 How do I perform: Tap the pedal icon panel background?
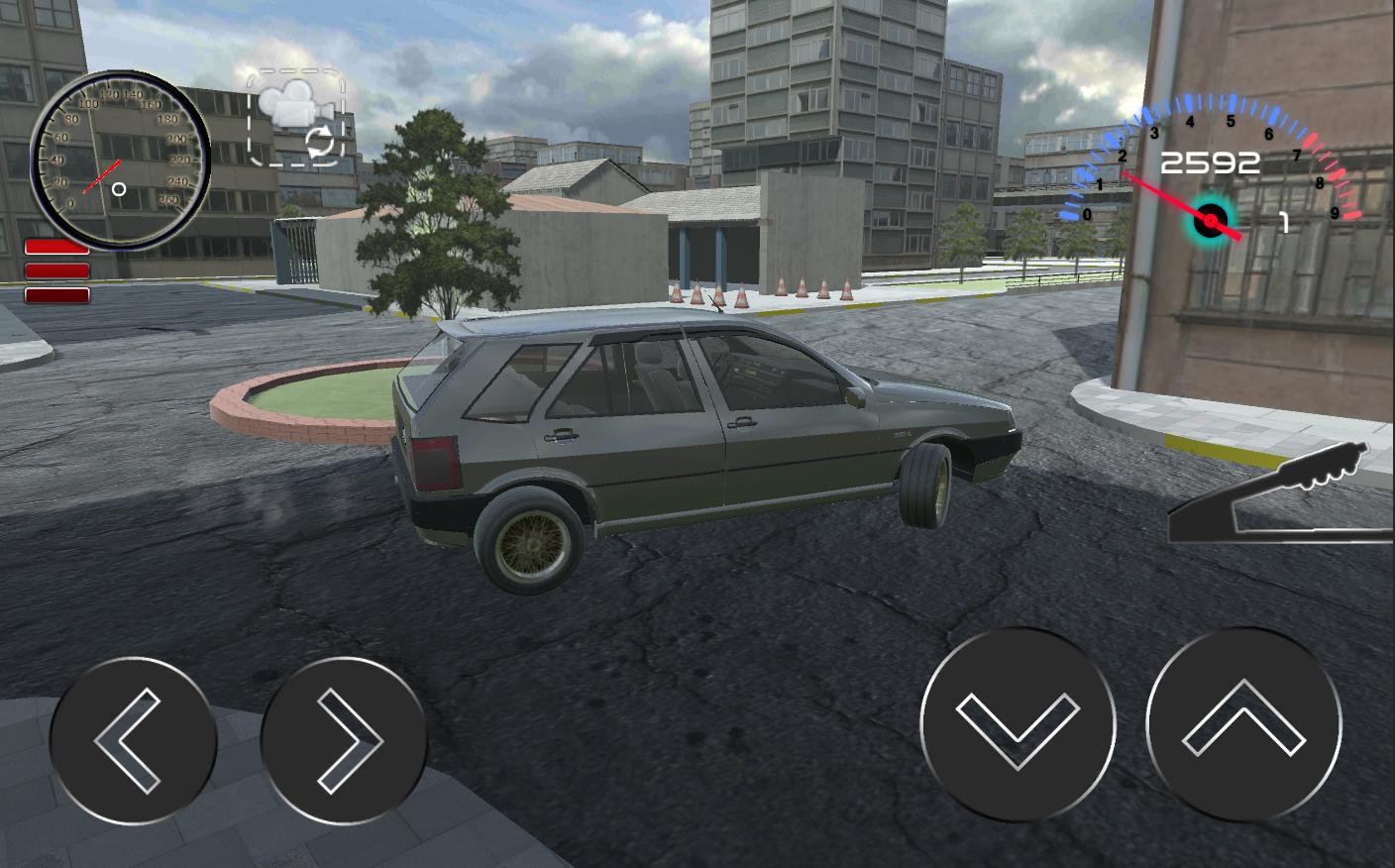(x=1278, y=490)
